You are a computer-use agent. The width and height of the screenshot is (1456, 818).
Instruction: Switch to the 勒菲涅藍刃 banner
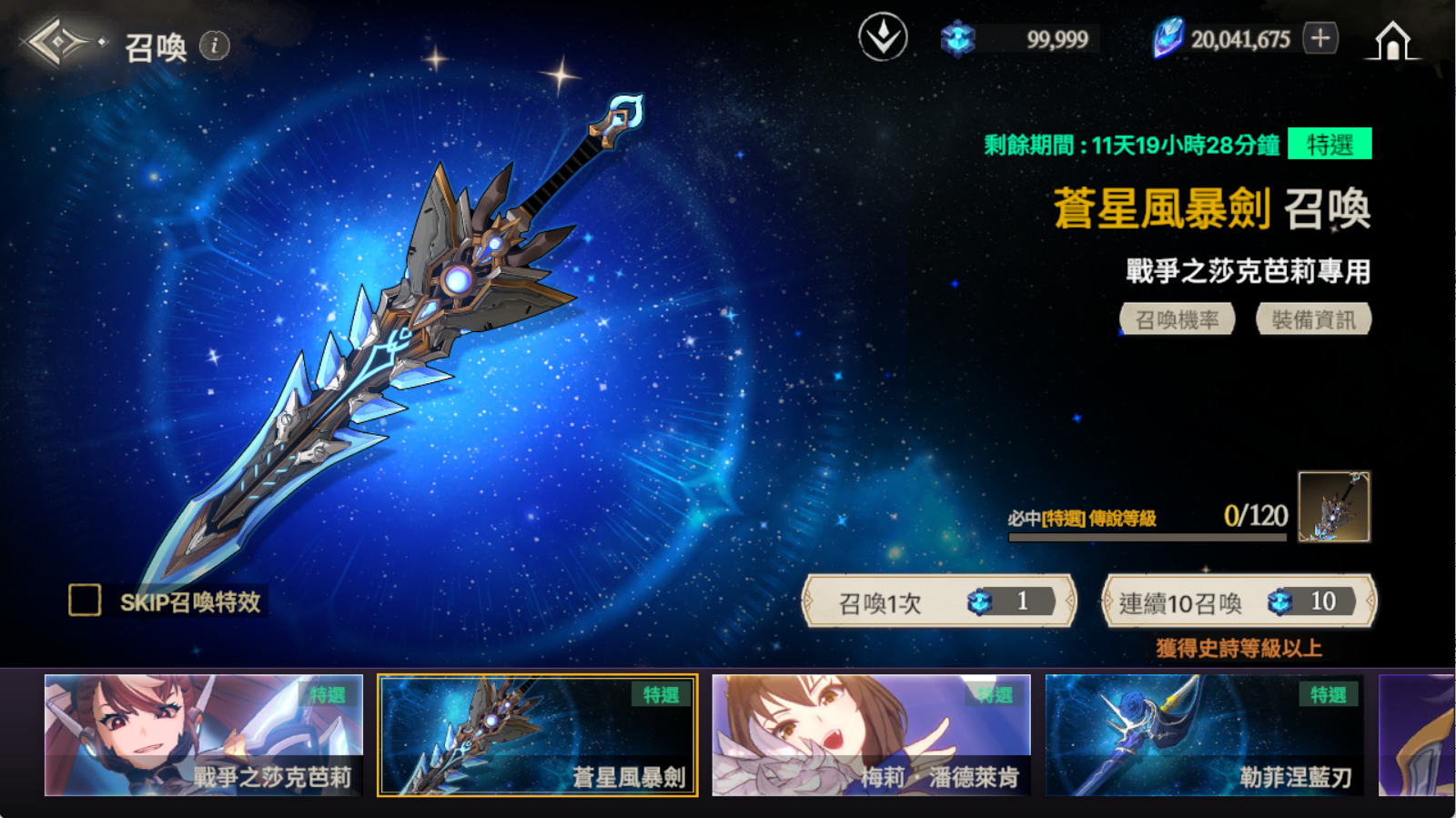1204,735
